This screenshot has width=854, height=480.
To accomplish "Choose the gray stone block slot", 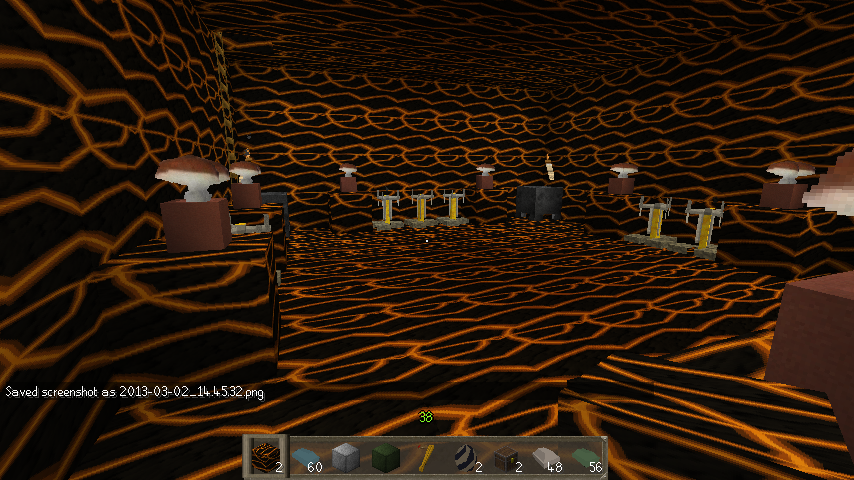I will [346, 458].
